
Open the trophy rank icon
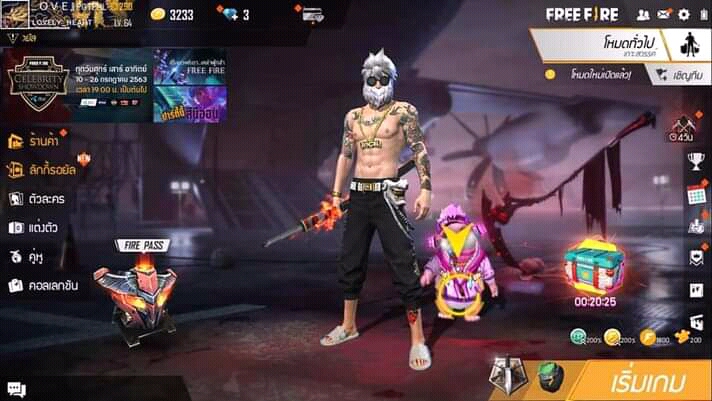click(x=696, y=161)
